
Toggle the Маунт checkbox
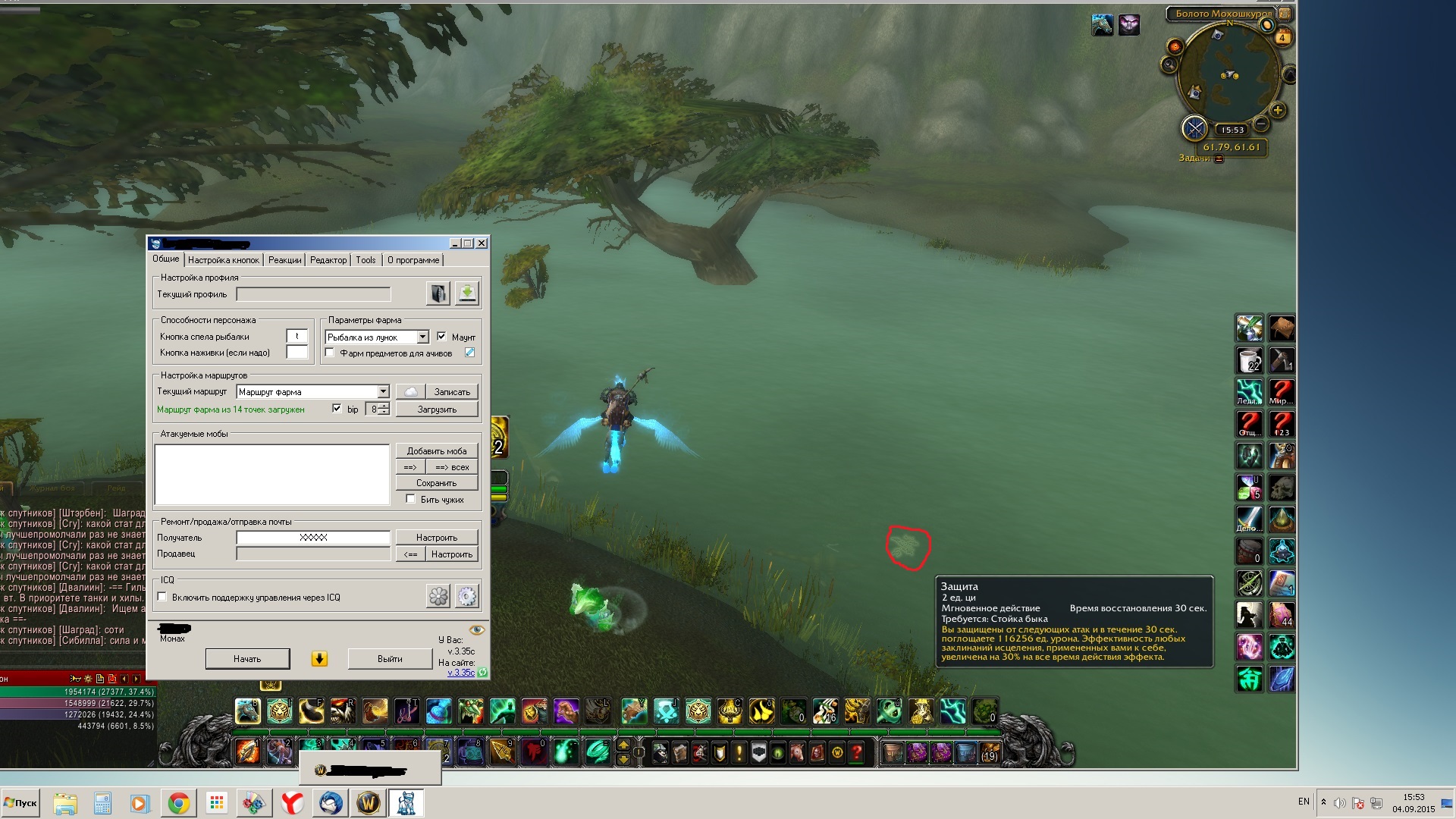point(441,337)
